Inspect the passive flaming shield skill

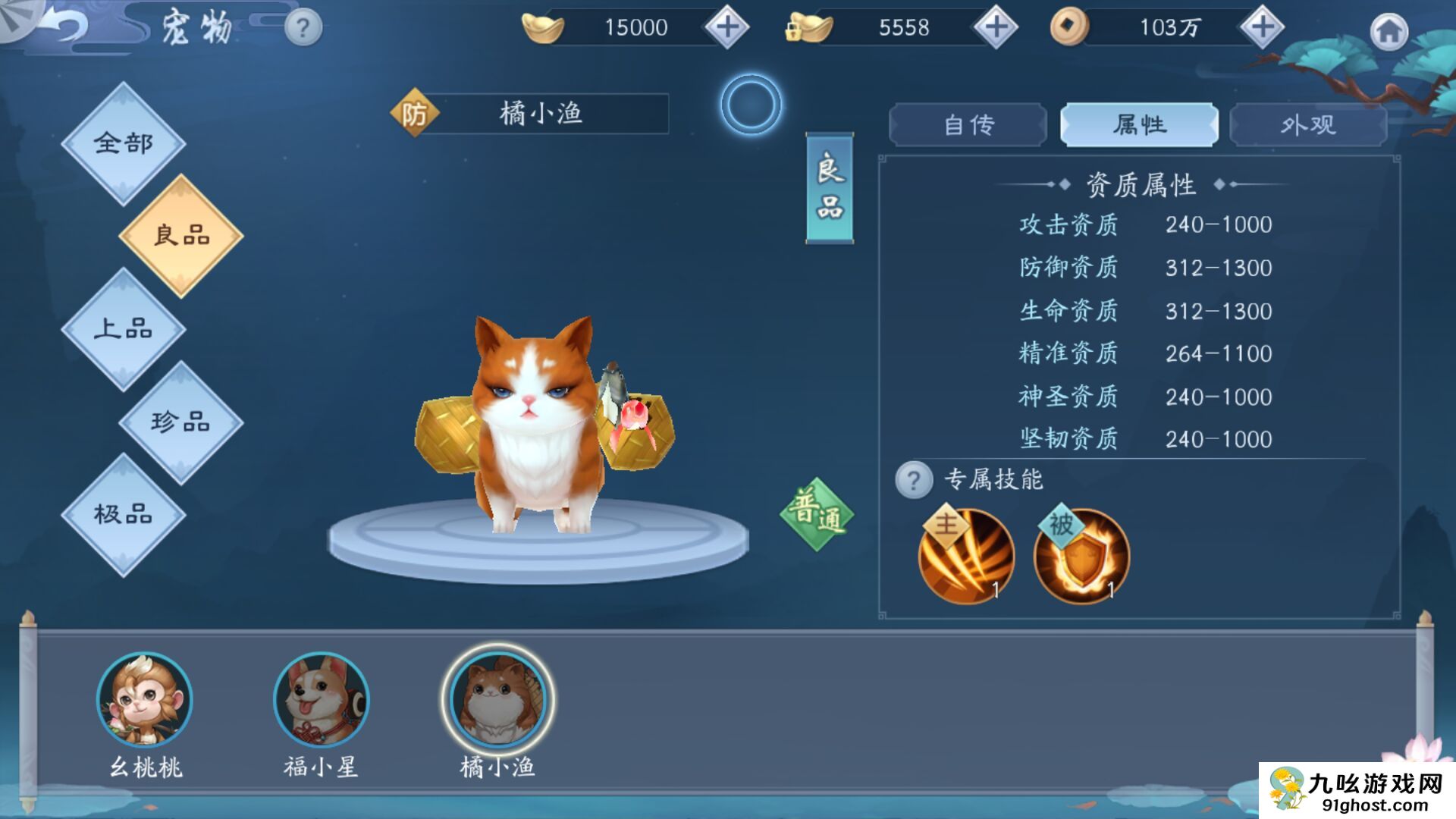[x=1081, y=557]
